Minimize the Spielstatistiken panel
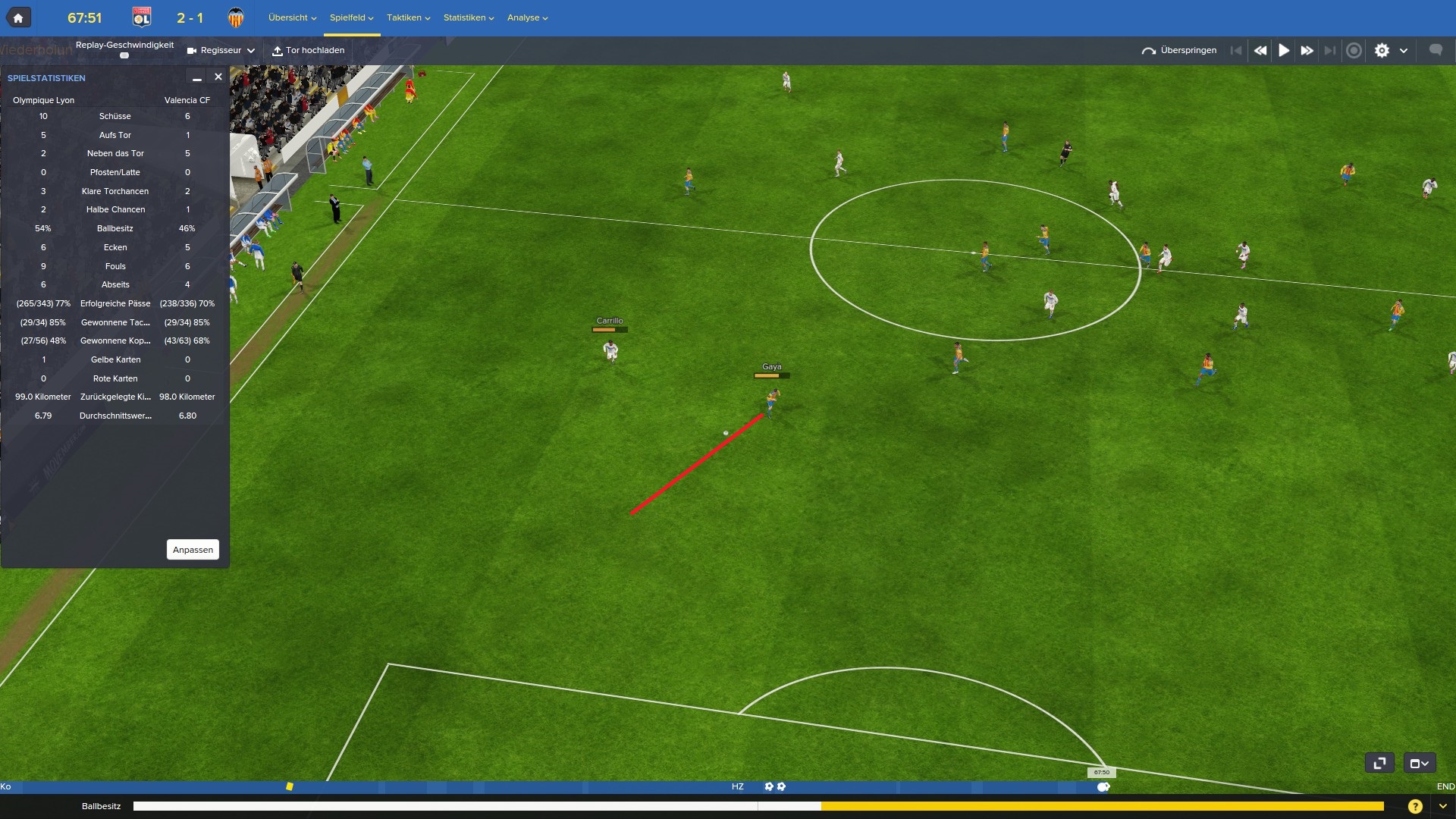This screenshot has height=819, width=1456. 196,77
